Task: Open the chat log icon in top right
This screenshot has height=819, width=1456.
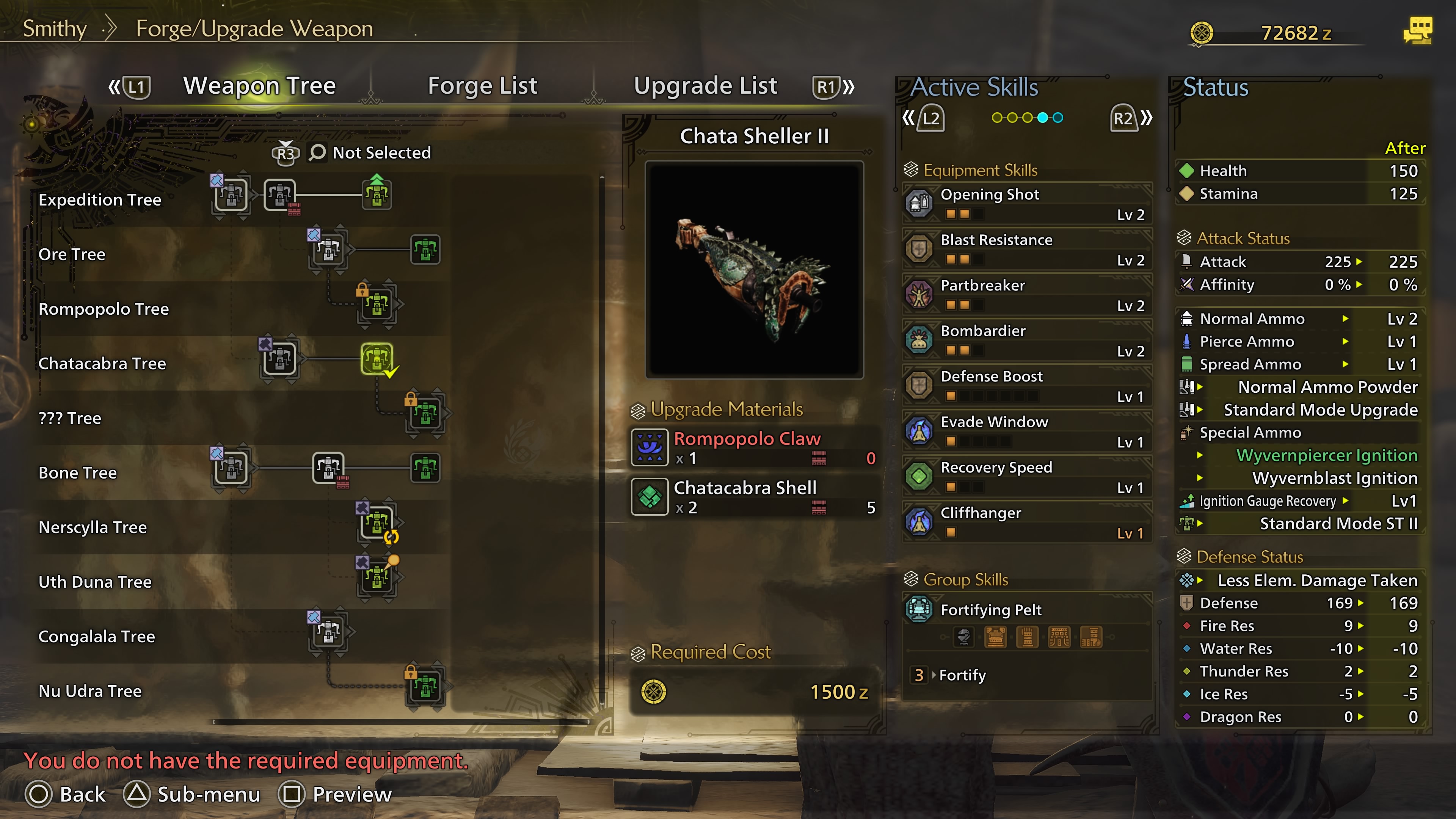Action: (x=1417, y=30)
